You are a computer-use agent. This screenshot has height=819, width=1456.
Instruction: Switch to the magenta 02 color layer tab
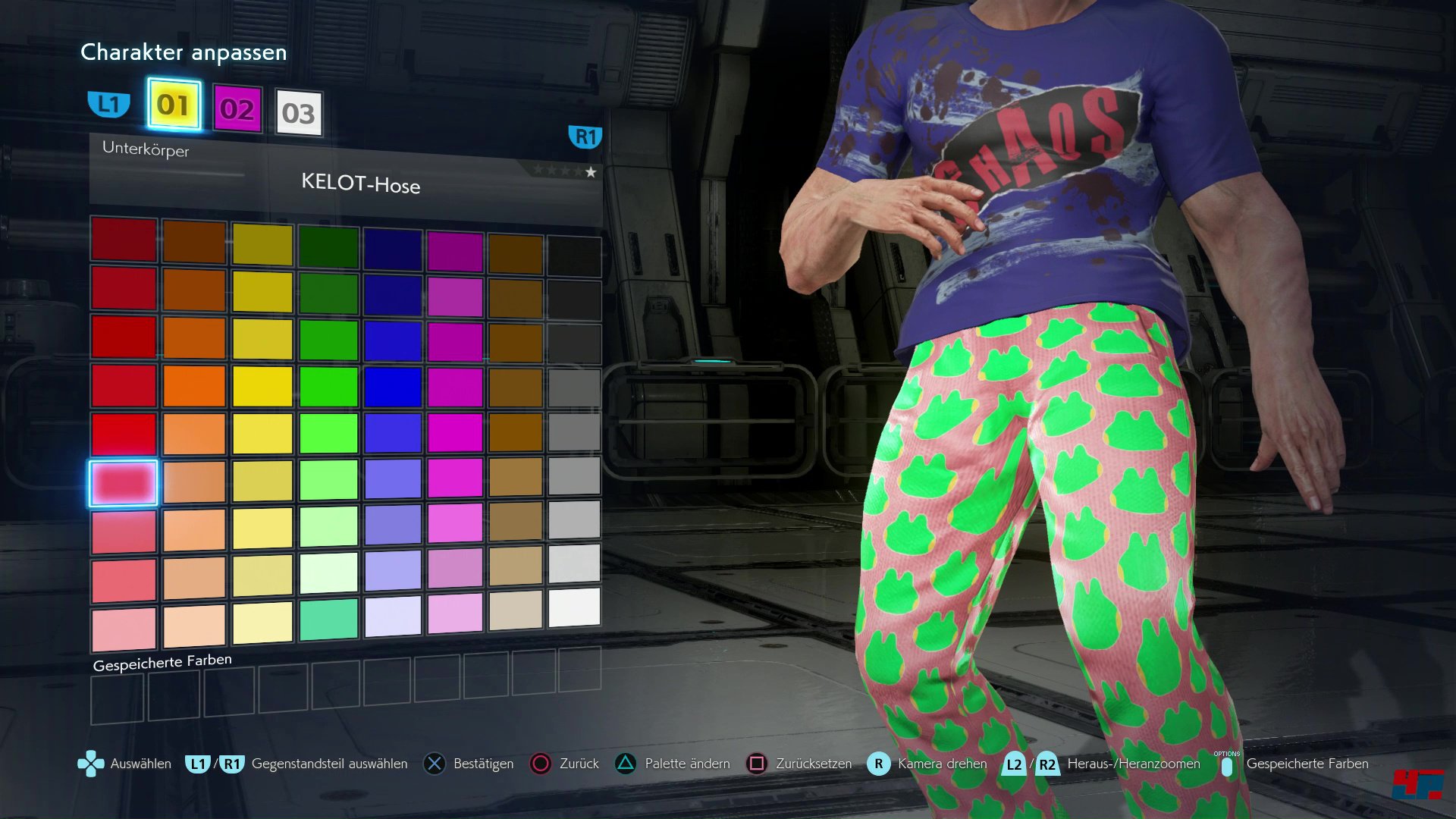pyautogui.click(x=237, y=110)
